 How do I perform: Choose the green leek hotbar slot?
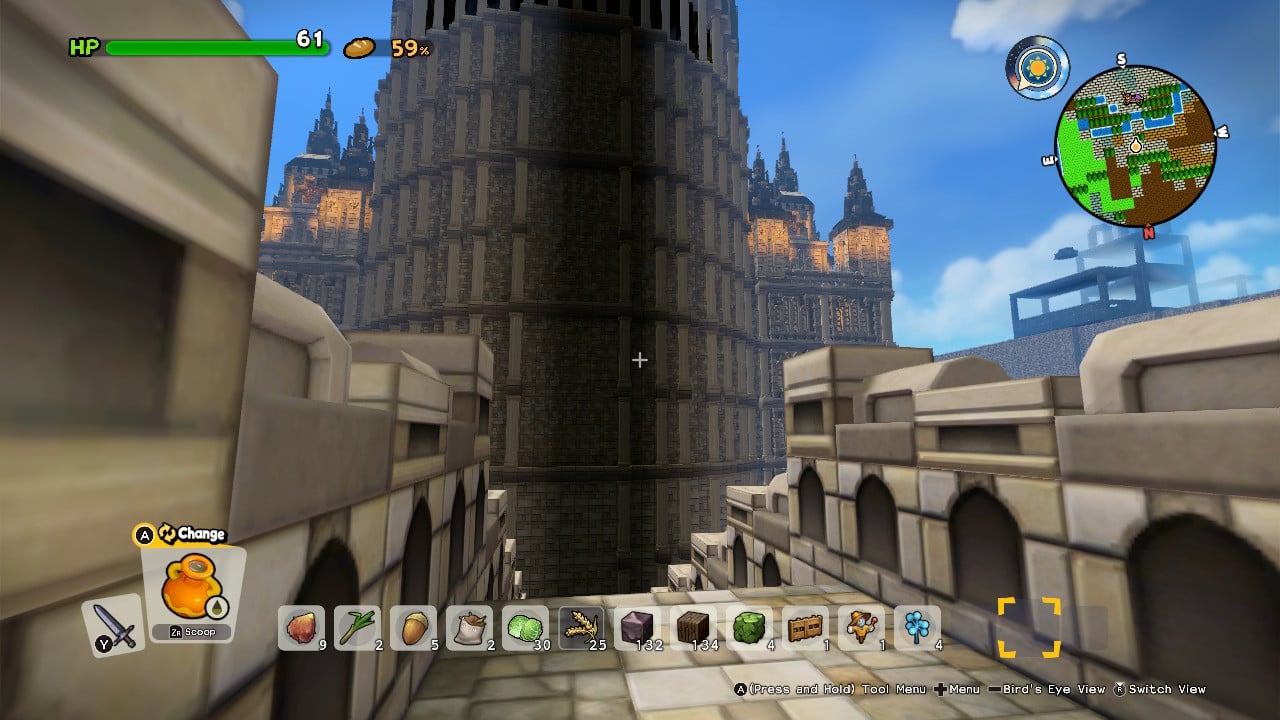[x=357, y=628]
